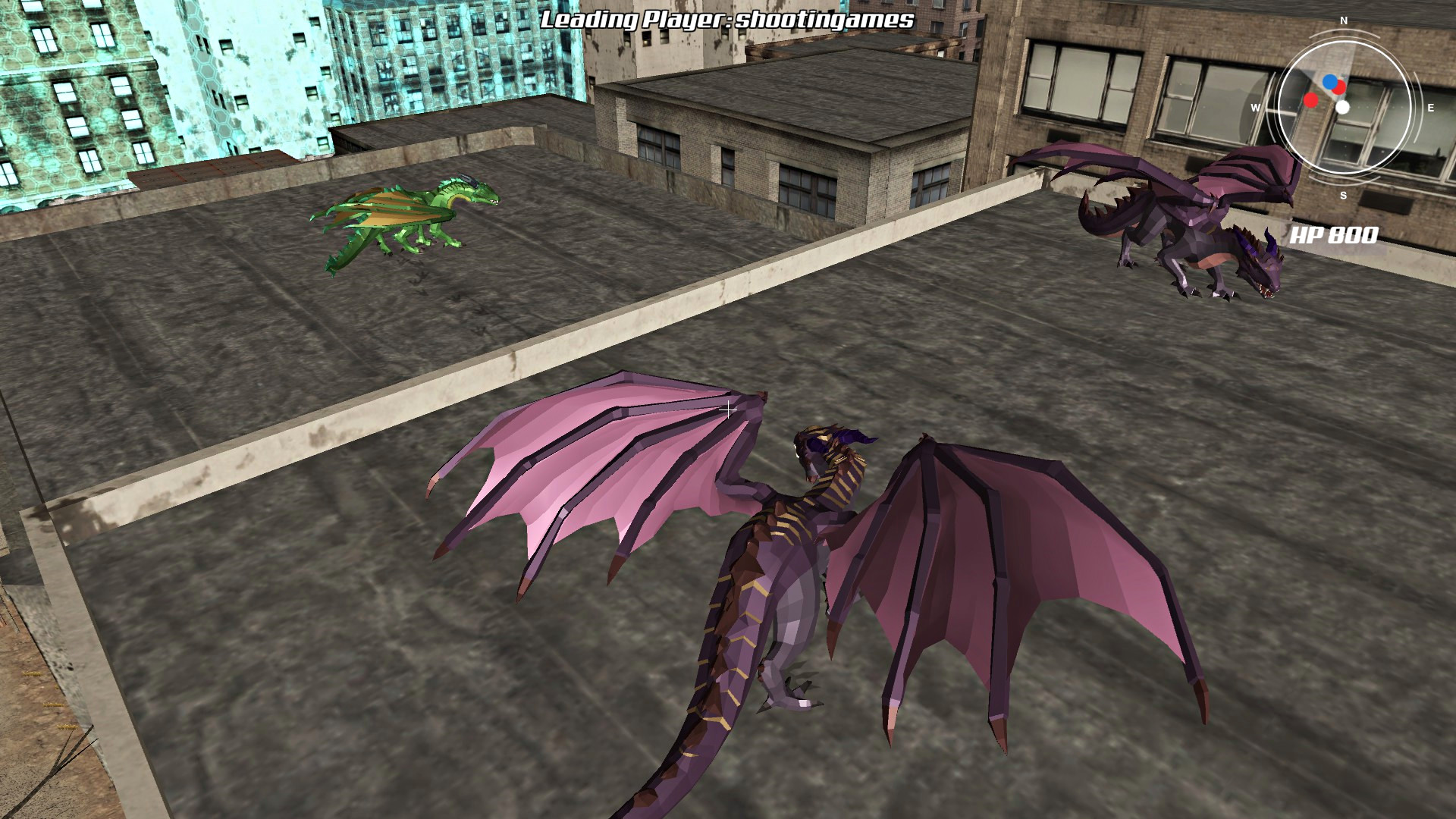This screenshot has width=1456, height=819.
Task: Click the crosshair at screen center
Action: [728, 409]
